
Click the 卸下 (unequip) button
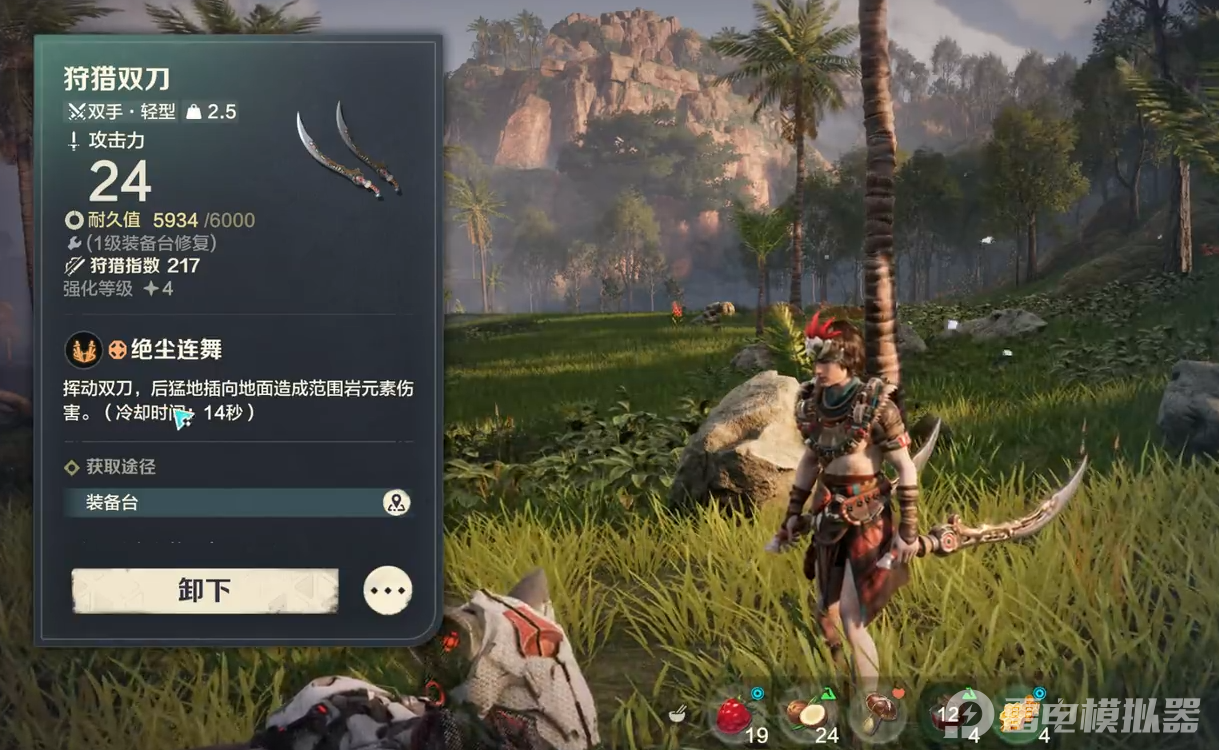tap(205, 590)
